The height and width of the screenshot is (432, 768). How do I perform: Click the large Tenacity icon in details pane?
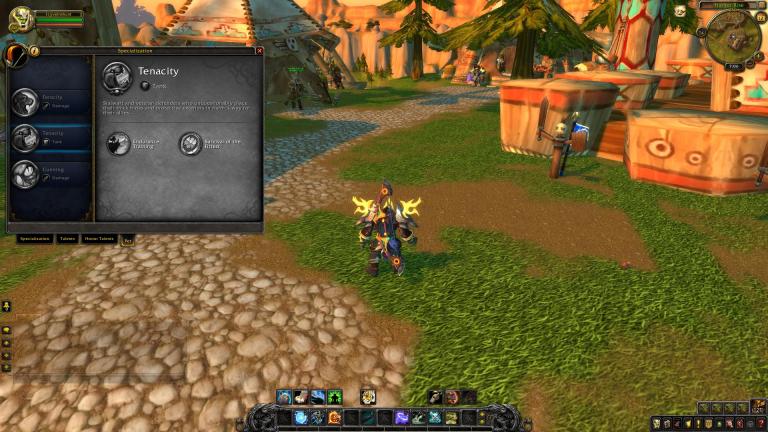tap(117, 76)
